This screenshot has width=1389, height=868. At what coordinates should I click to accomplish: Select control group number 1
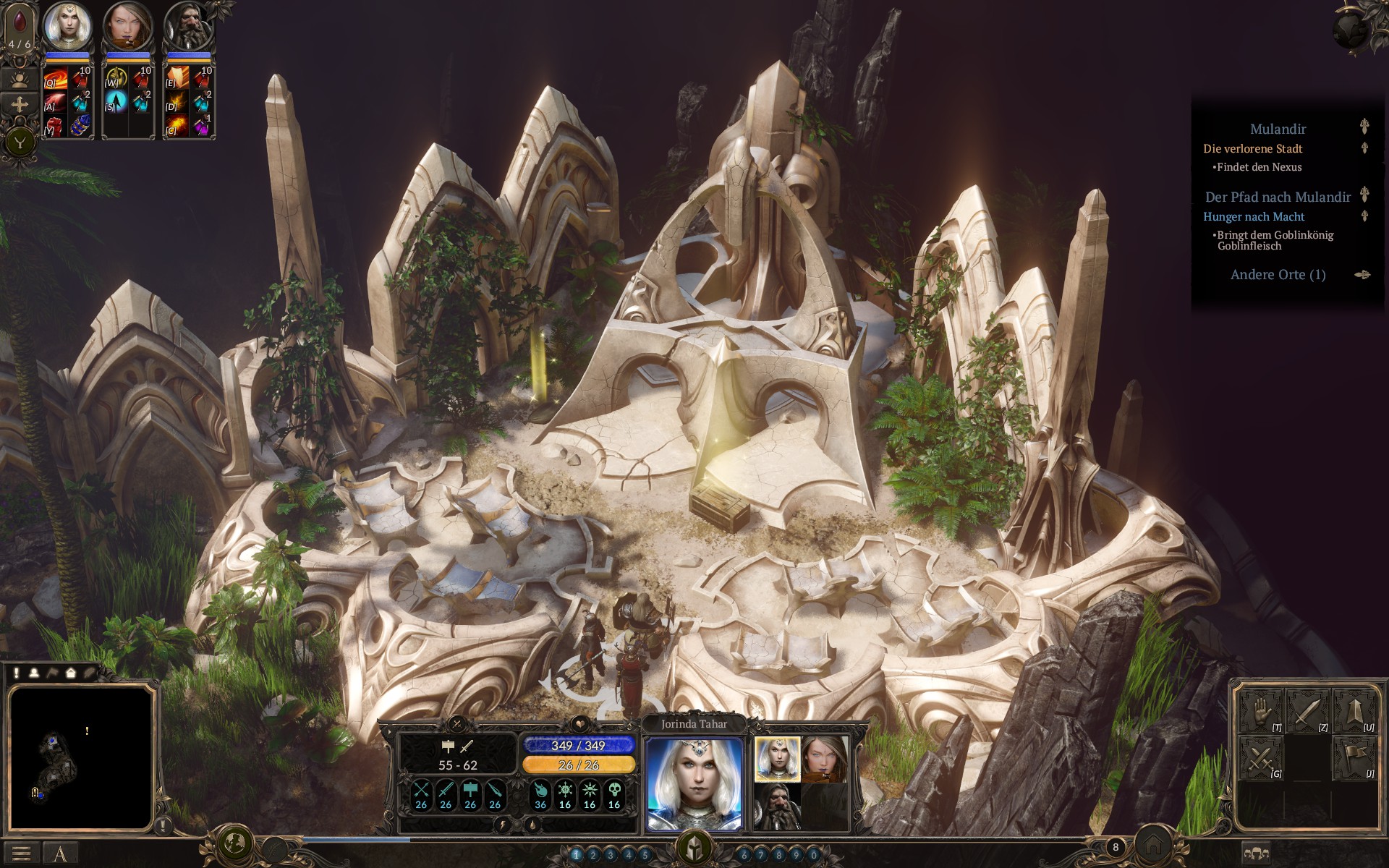pyautogui.click(x=577, y=855)
